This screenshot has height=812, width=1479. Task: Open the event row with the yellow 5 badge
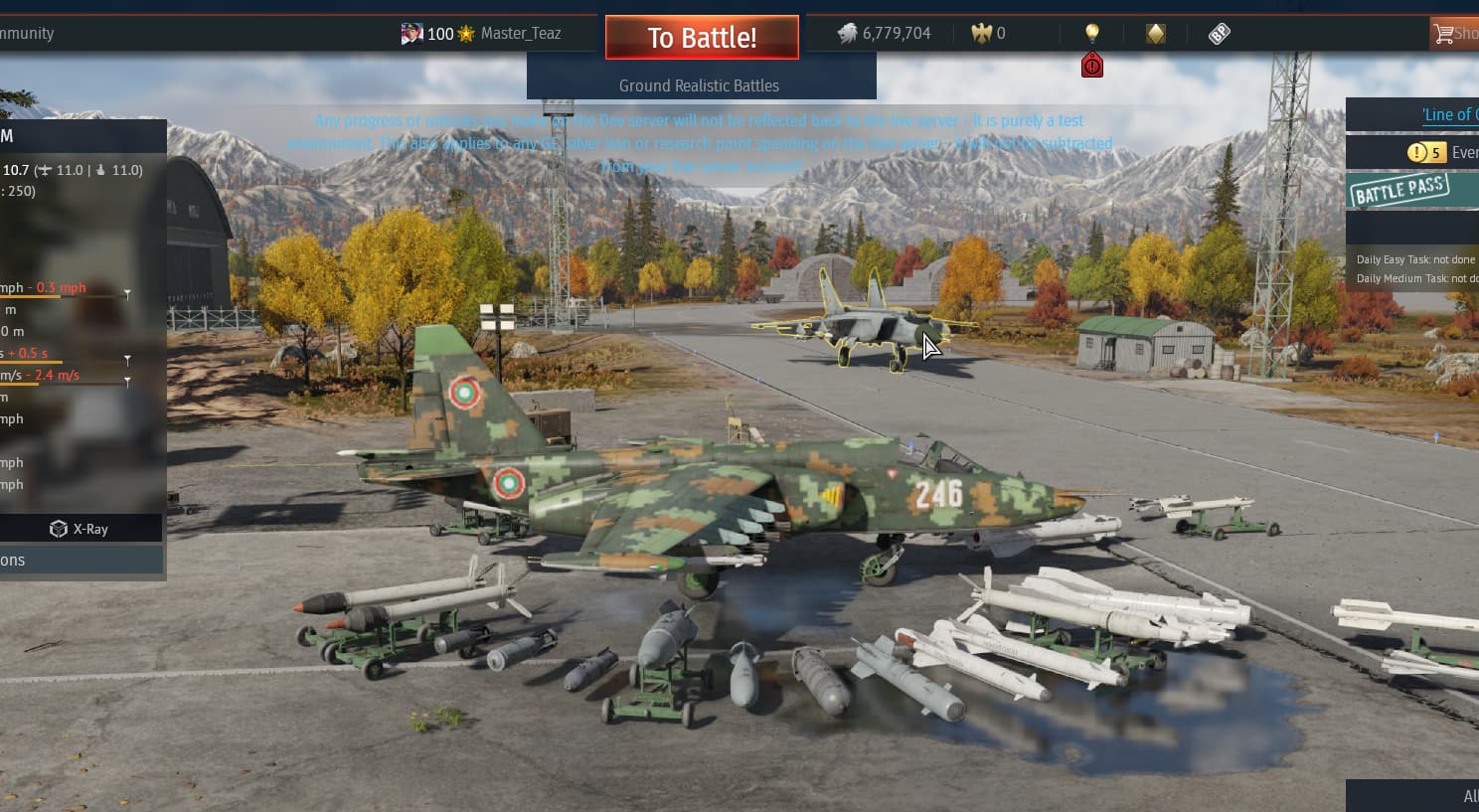[x=1441, y=152]
